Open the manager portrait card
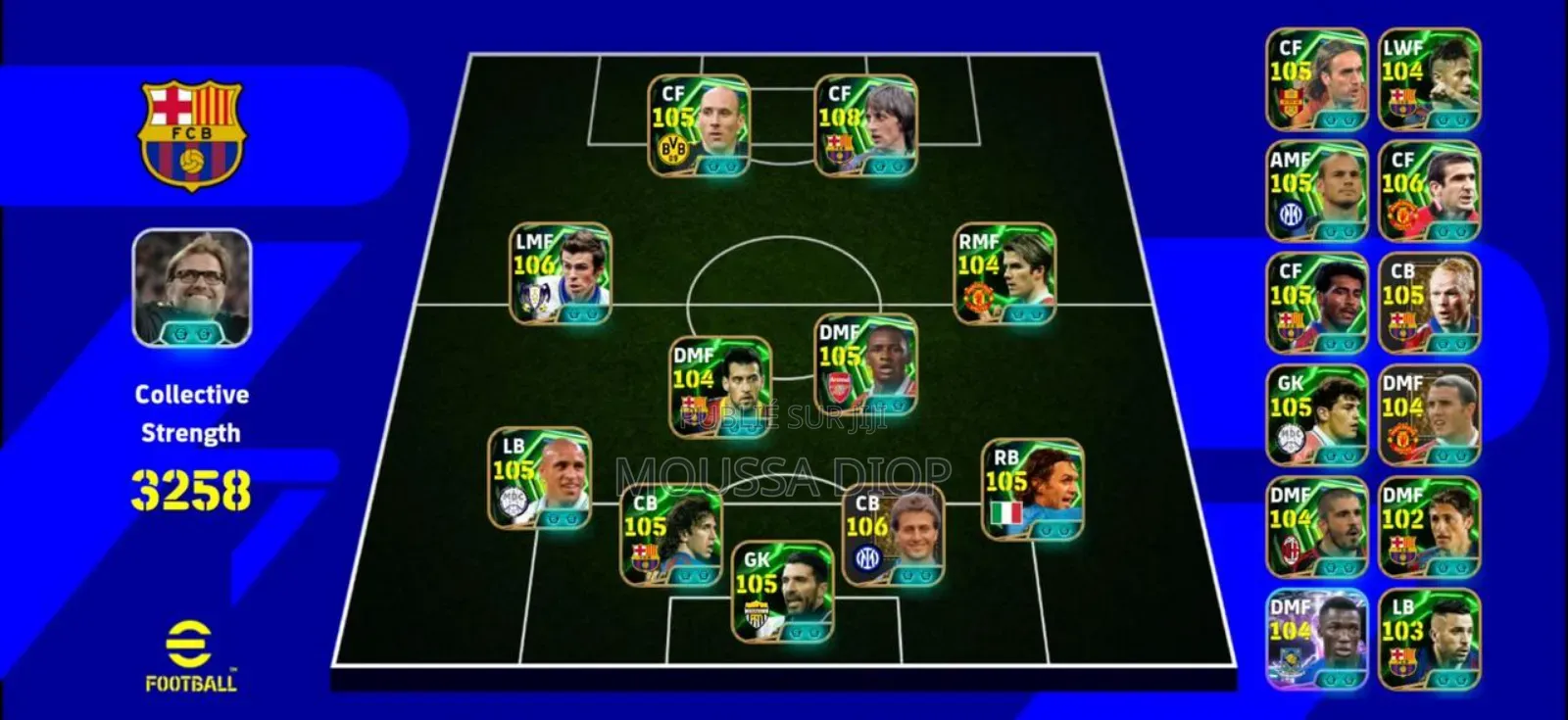Viewport: 1568px width, 720px height. 192,287
